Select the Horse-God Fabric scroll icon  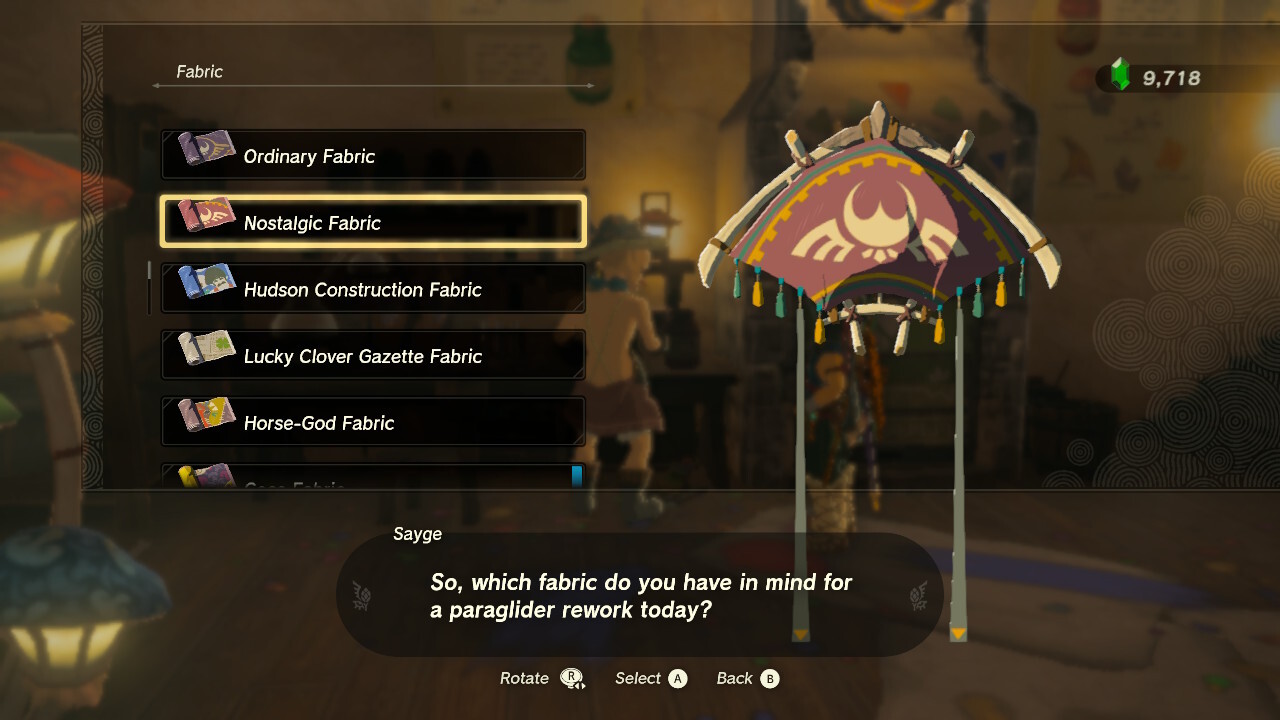pyautogui.click(x=204, y=422)
